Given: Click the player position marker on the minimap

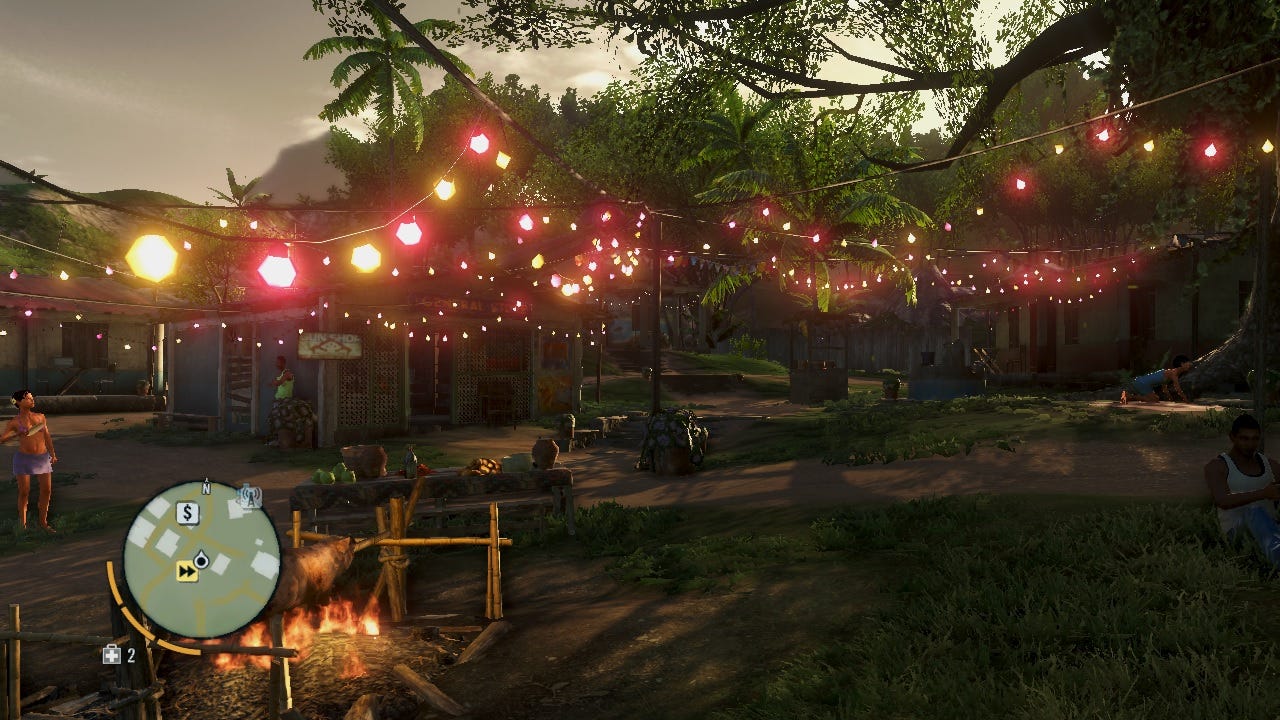Looking at the screenshot, I should click(201, 560).
